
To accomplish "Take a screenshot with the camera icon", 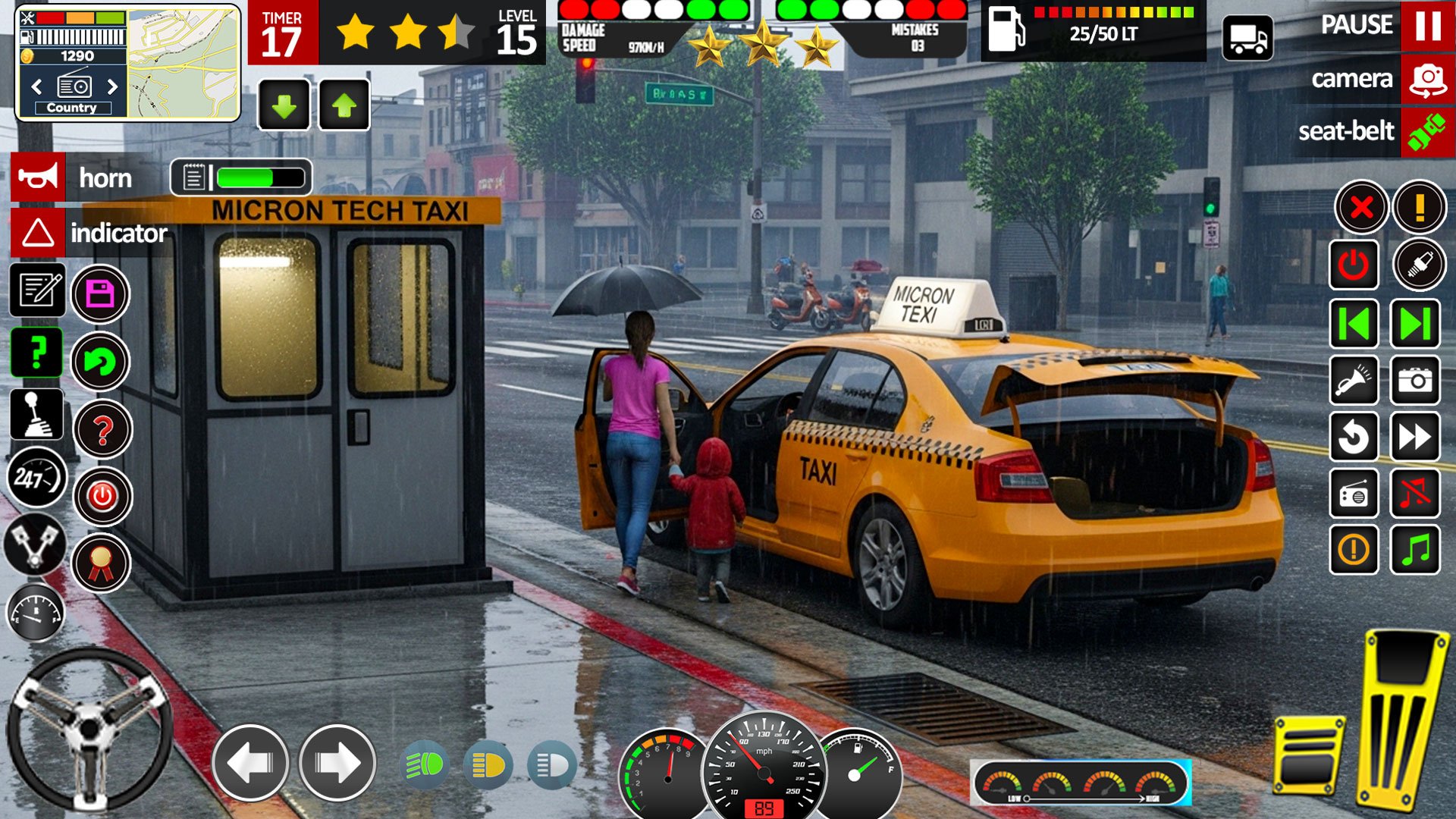I will (x=1415, y=381).
